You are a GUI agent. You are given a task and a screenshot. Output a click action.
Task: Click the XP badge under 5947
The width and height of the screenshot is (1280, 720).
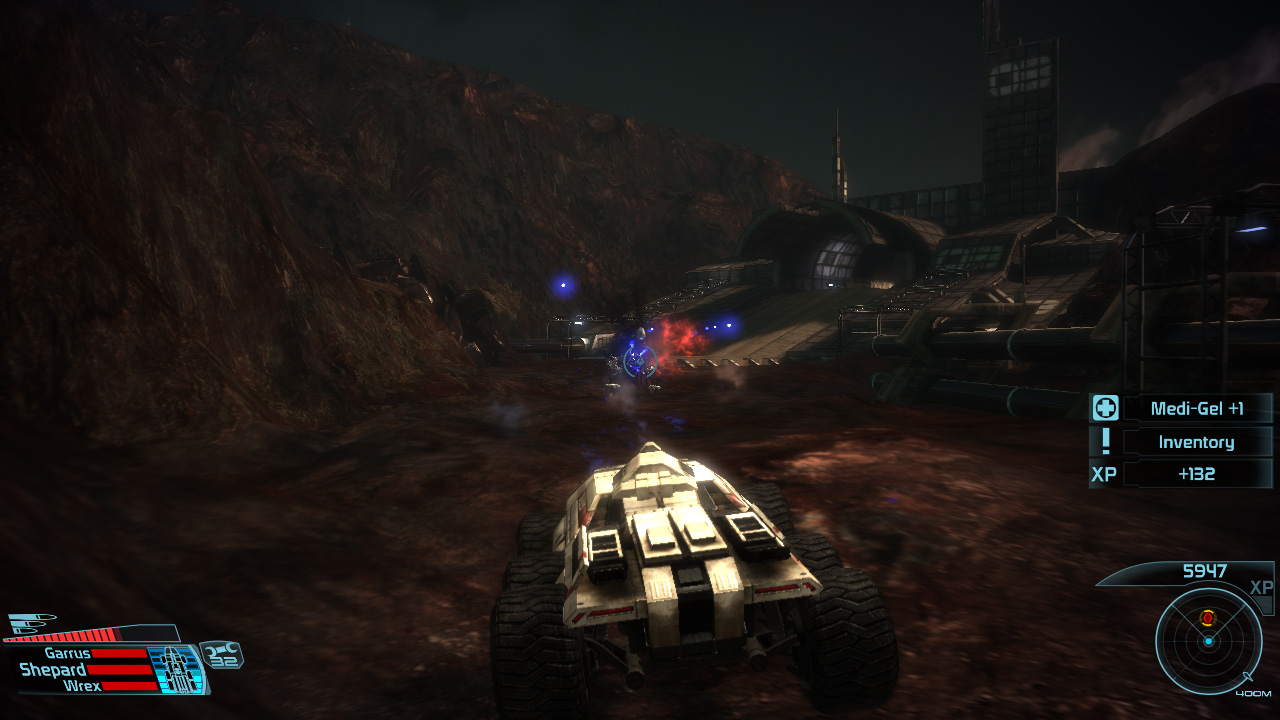(x=1261, y=588)
